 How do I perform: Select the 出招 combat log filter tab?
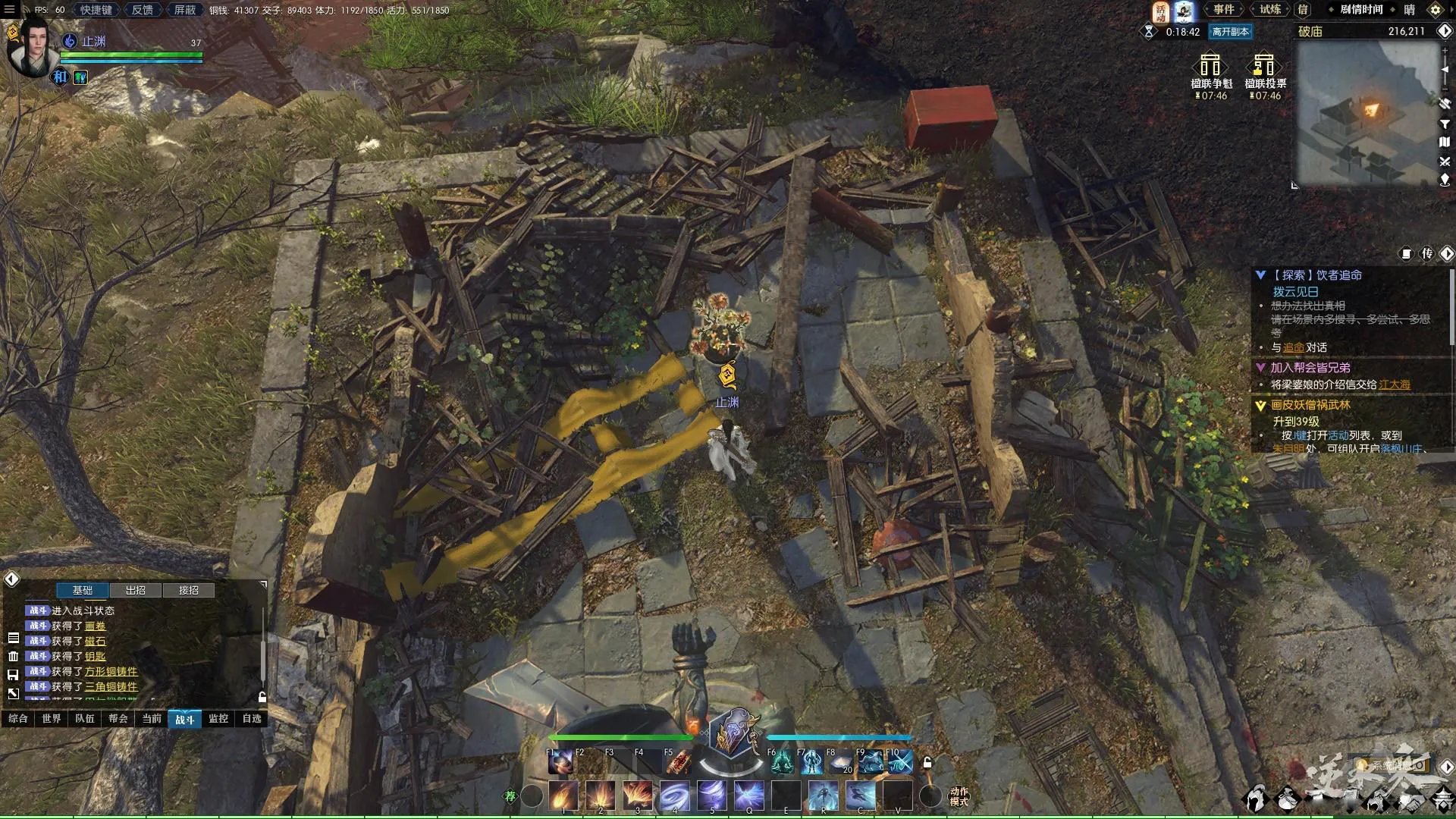136,590
